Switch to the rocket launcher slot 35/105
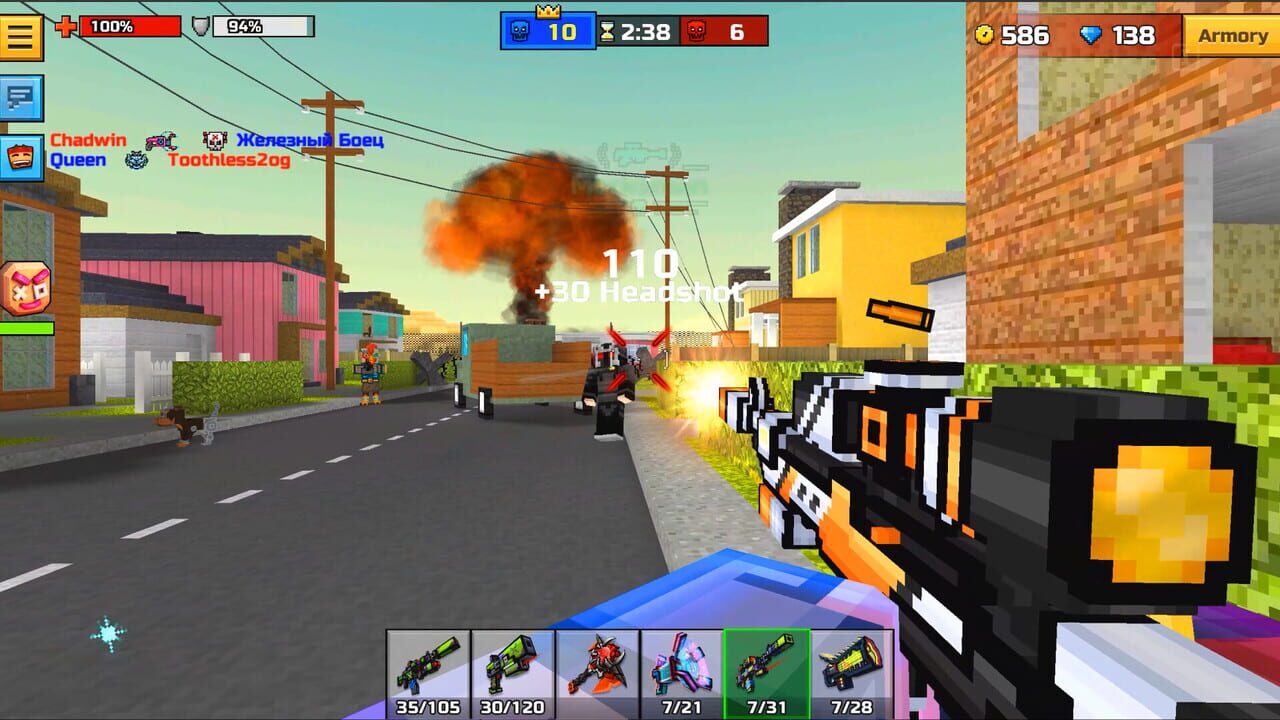The width and height of the screenshot is (1280, 720). pos(430,675)
